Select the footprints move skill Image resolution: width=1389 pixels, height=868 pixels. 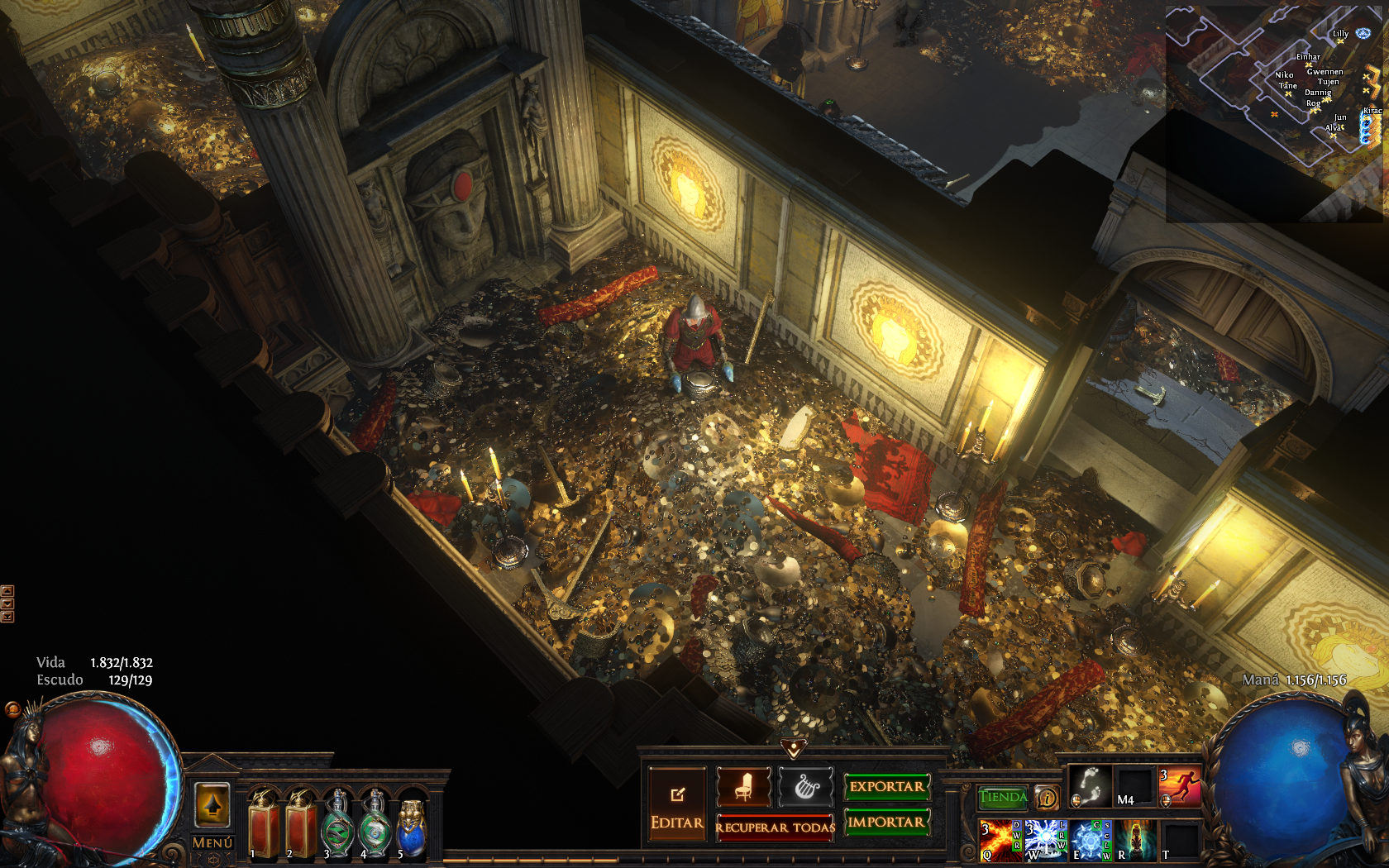1090,785
